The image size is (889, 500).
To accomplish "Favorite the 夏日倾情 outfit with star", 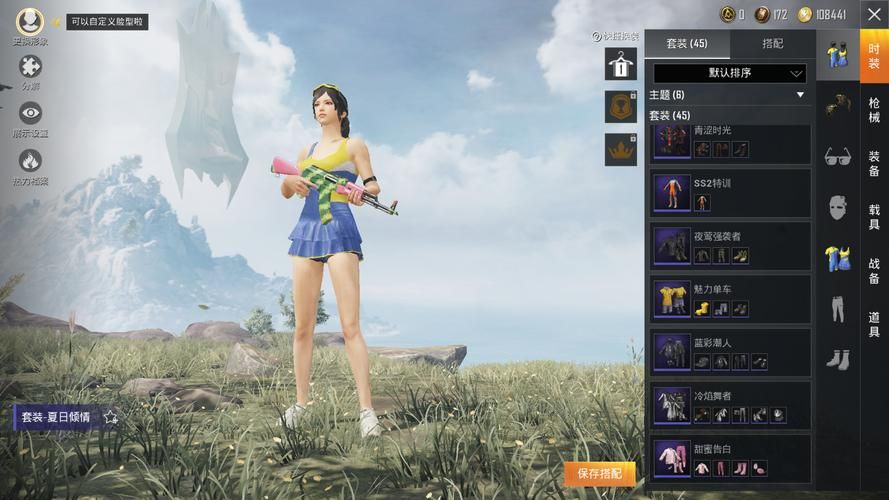I will point(111,417).
